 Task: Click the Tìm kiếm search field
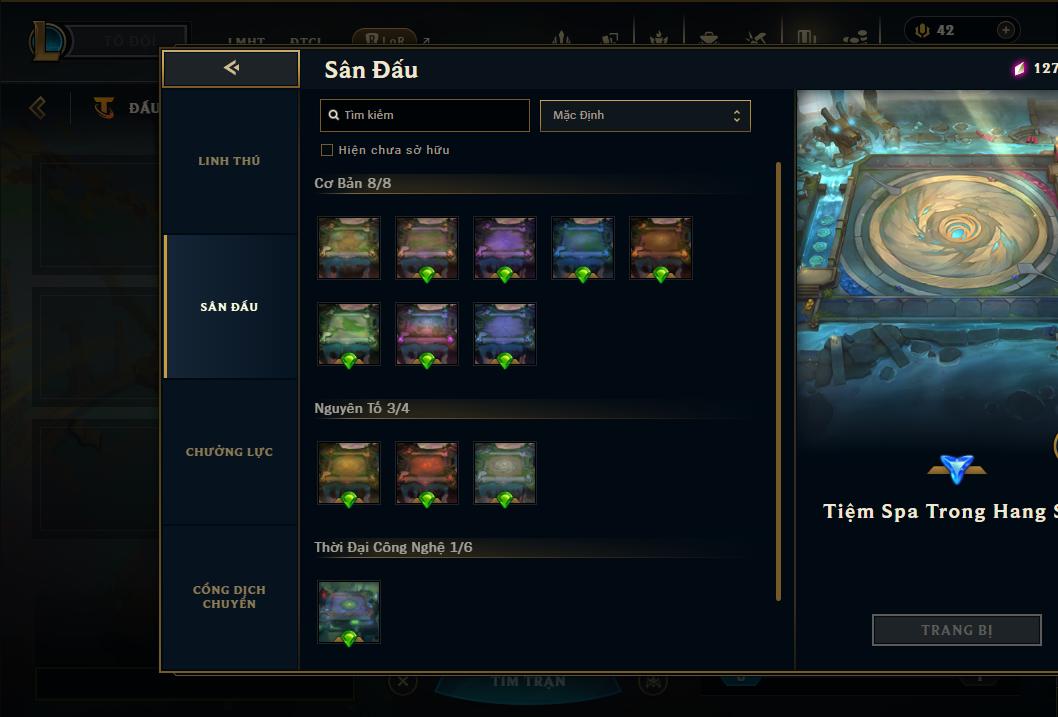pyautogui.click(x=425, y=115)
